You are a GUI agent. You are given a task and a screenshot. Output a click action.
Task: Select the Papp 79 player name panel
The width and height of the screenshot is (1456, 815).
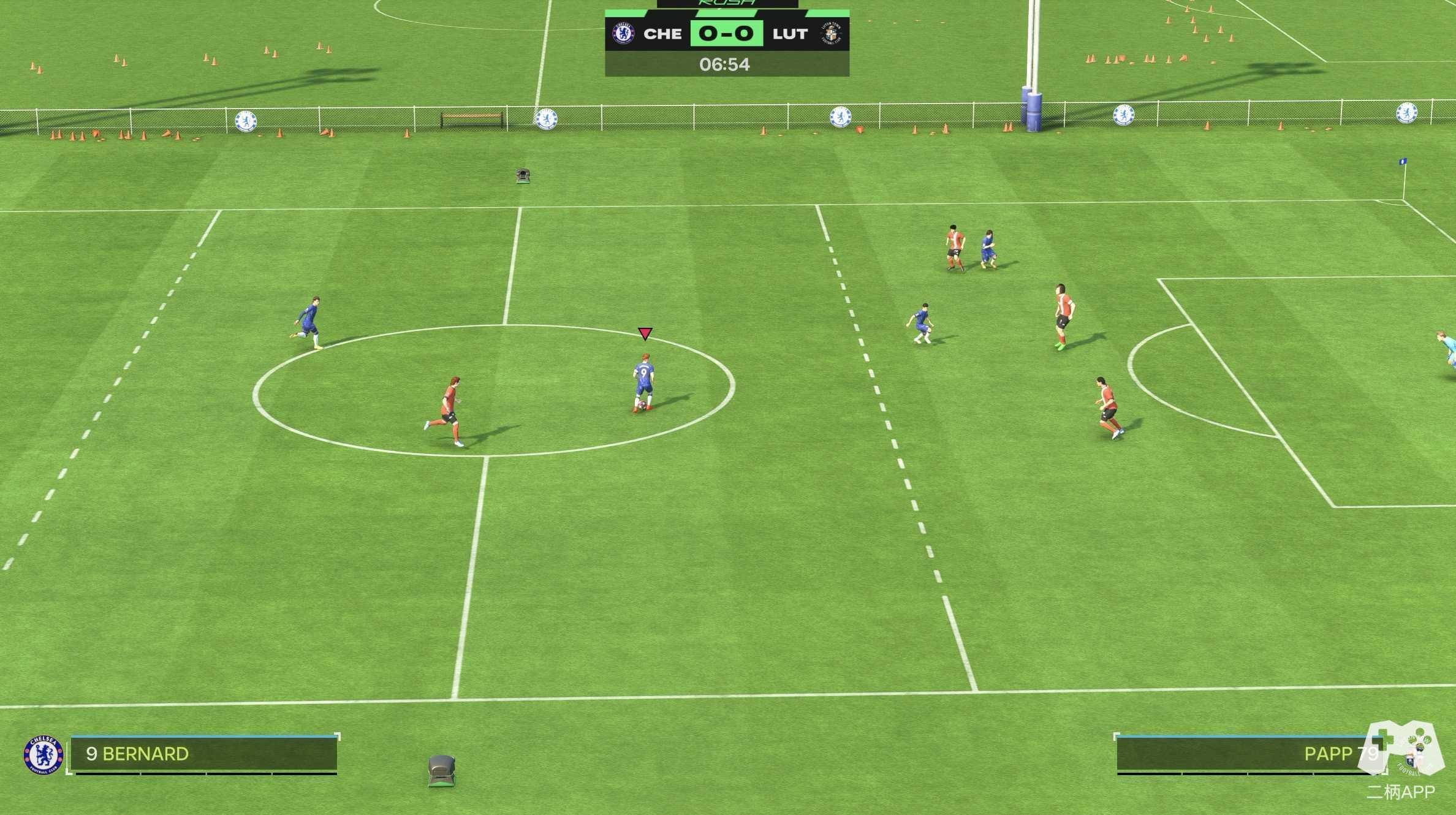(x=1250, y=754)
